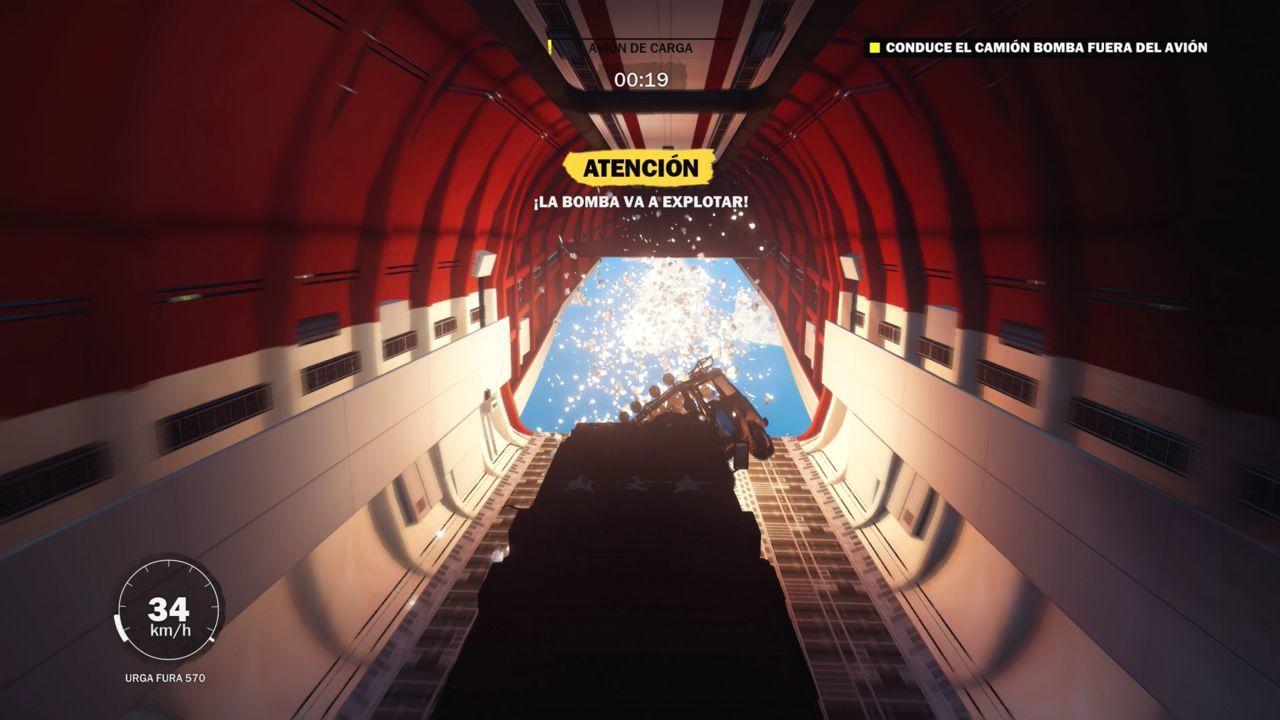Select the speedometer gauge icon
The height and width of the screenshot is (720, 1280).
(170, 605)
